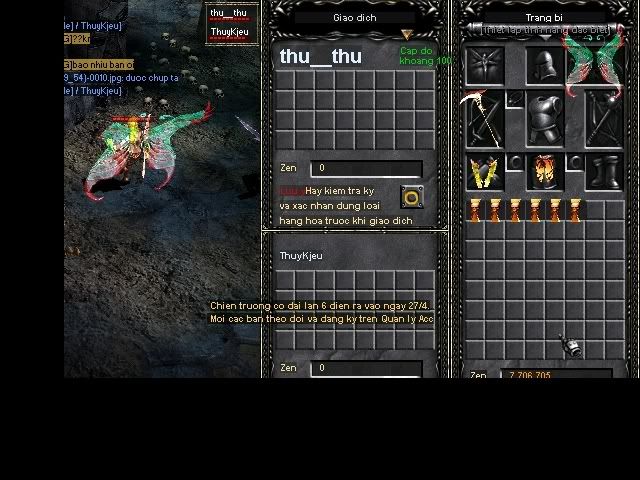Select the pet slot beside the helmet
Image resolution: width=640 pixels, height=480 pixels.
(x=485, y=68)
